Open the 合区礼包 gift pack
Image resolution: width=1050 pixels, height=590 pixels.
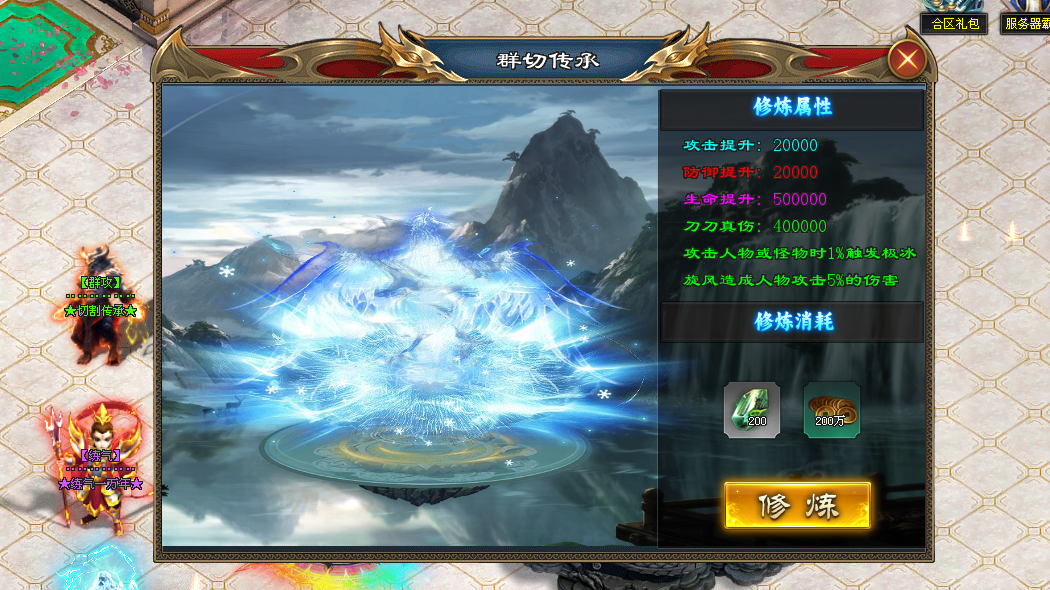pyautogui.click(x=954, y=23)
